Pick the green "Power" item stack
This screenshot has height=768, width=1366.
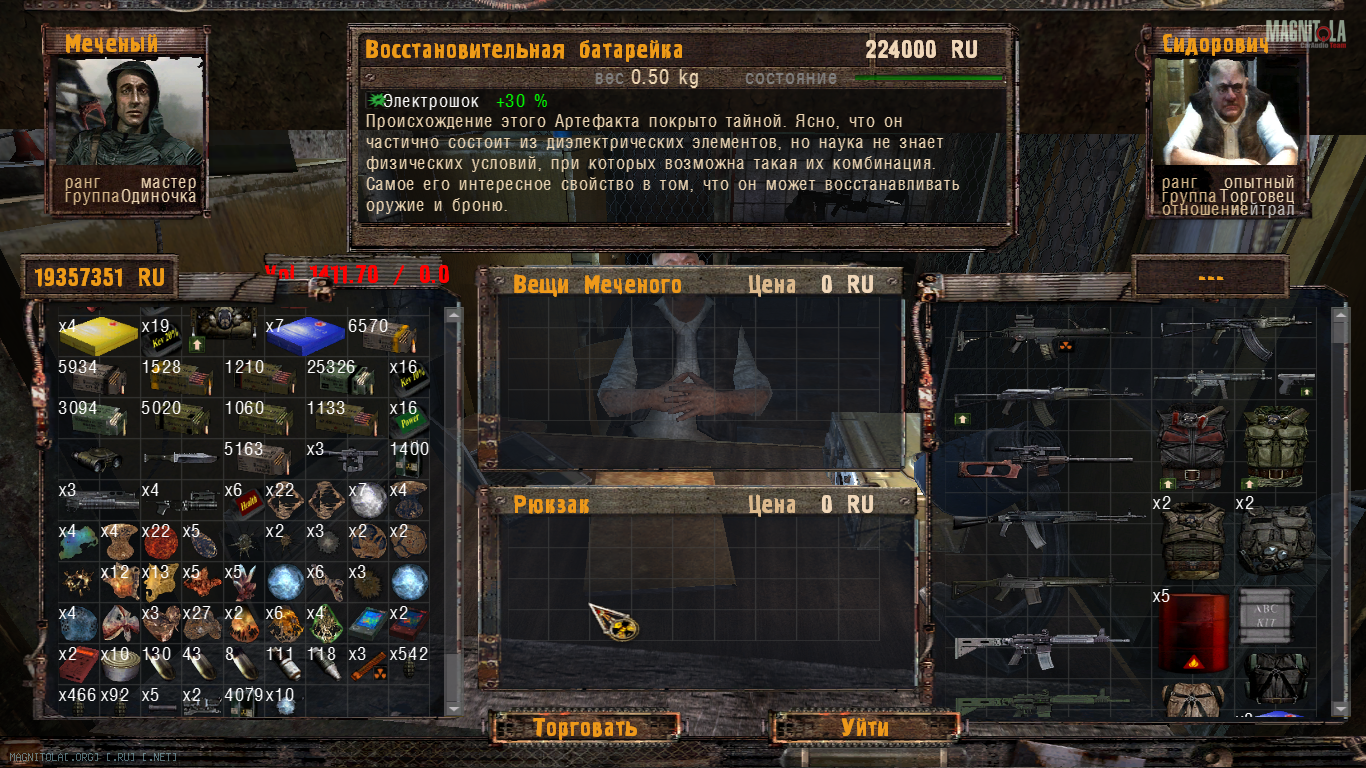point(409,417)
